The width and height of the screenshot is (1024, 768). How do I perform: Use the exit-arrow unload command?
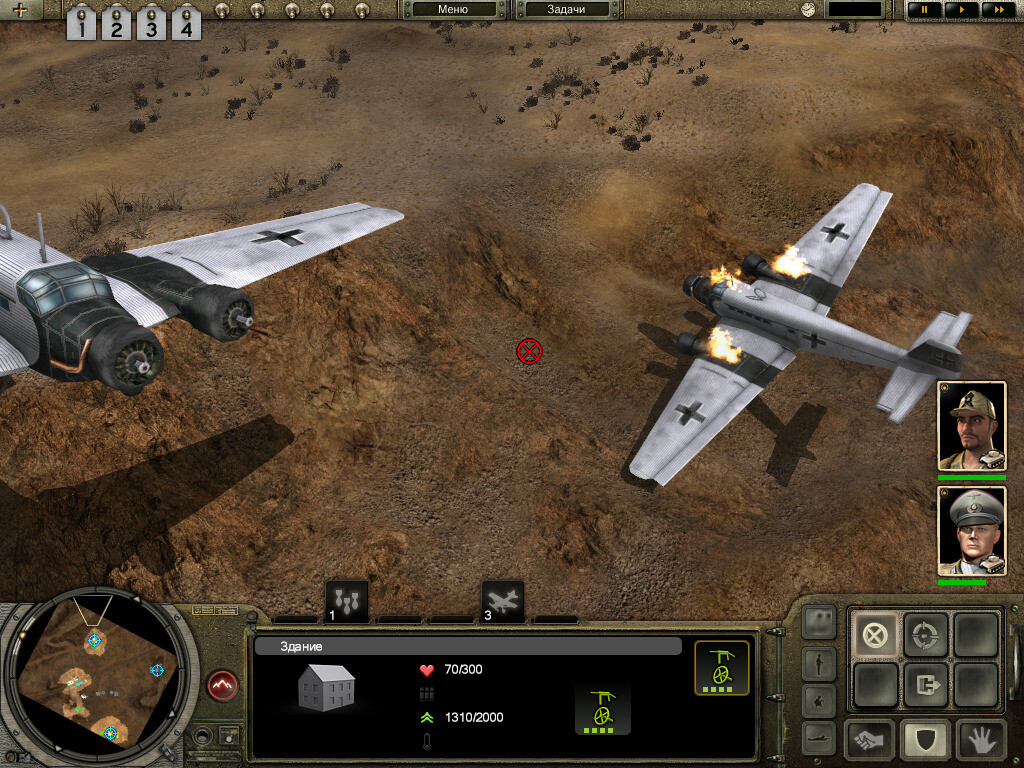925,685
